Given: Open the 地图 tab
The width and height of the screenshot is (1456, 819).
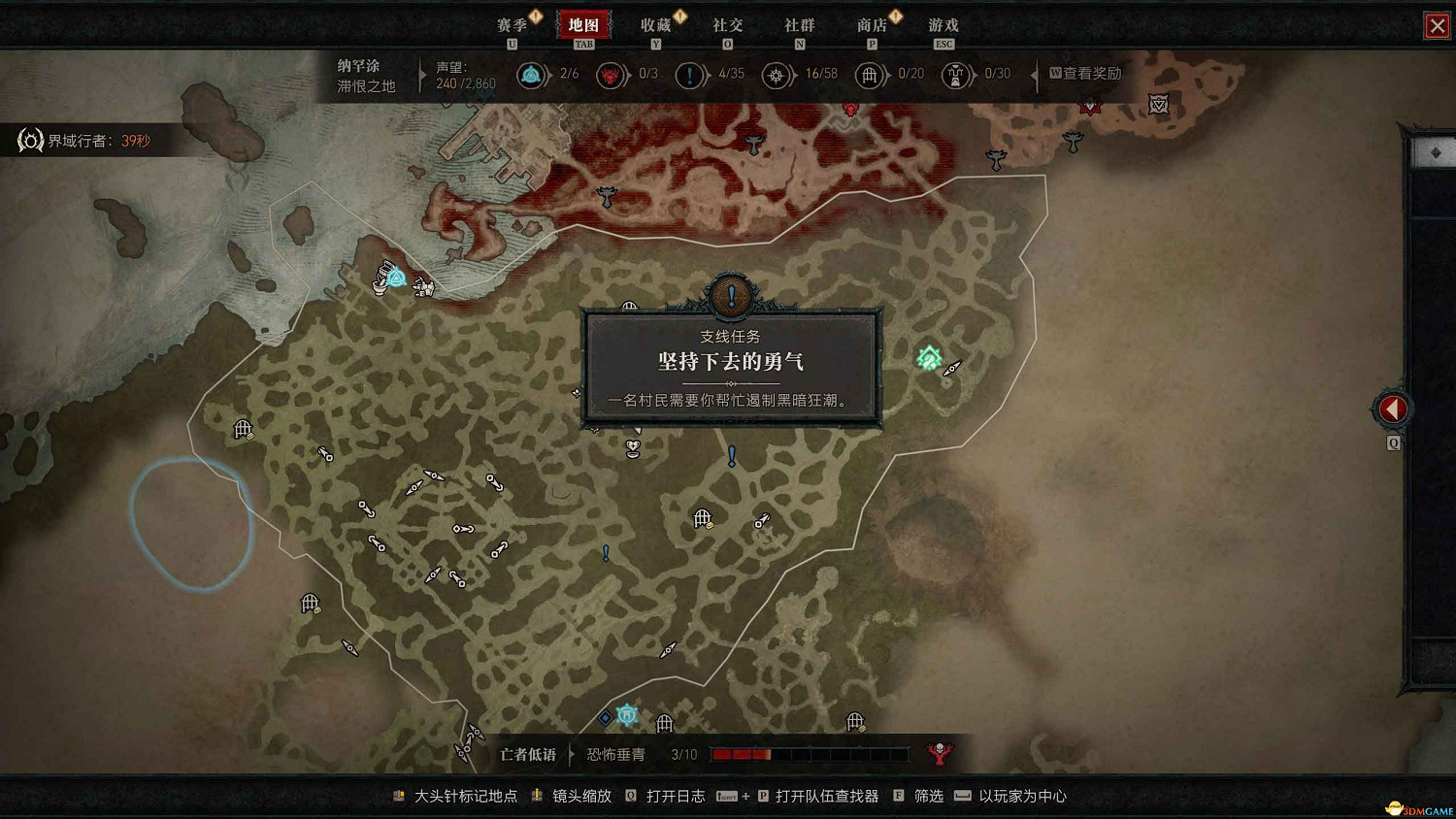Looking at the screenshot, I should [582, 24].
